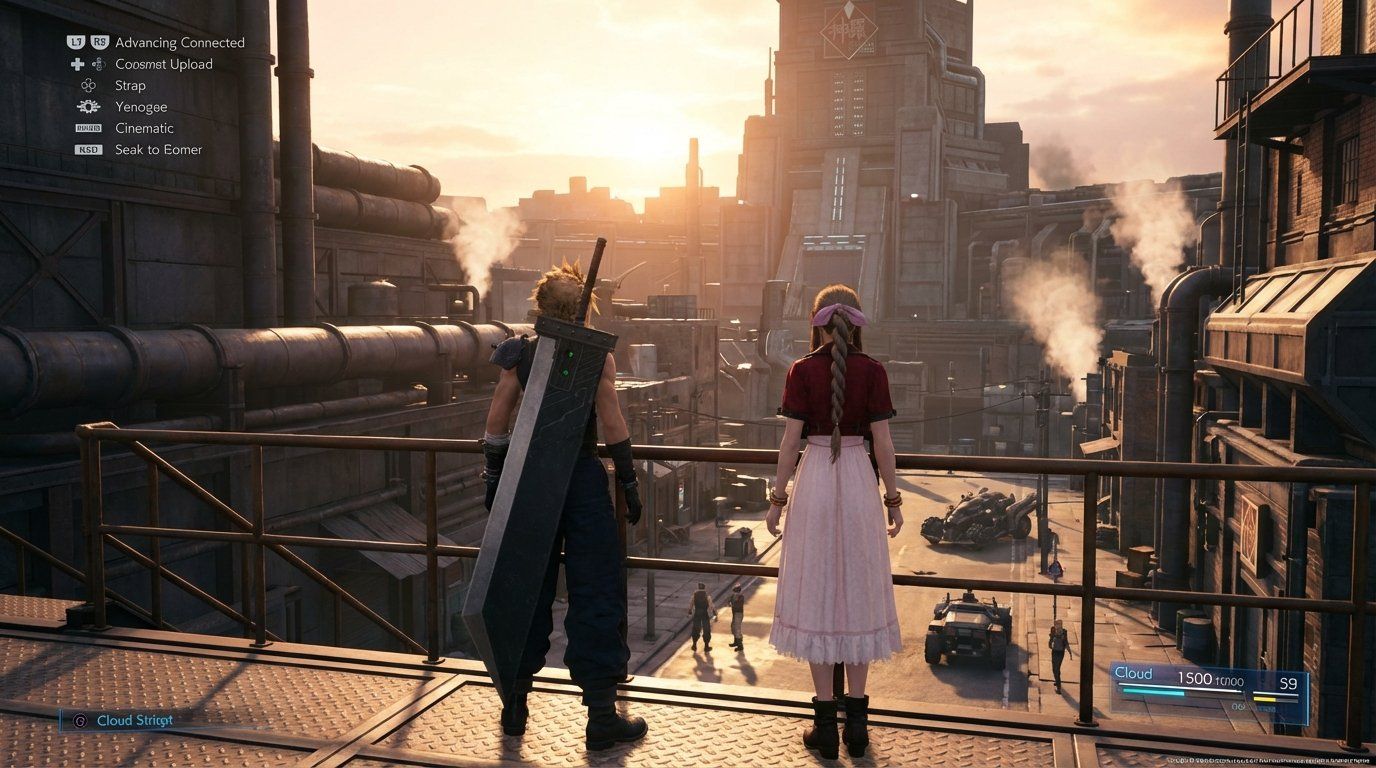This screenshot has width=1376, height=768.
Task: Toggle the Coosmst Upload setting
Action: (165, 64)
